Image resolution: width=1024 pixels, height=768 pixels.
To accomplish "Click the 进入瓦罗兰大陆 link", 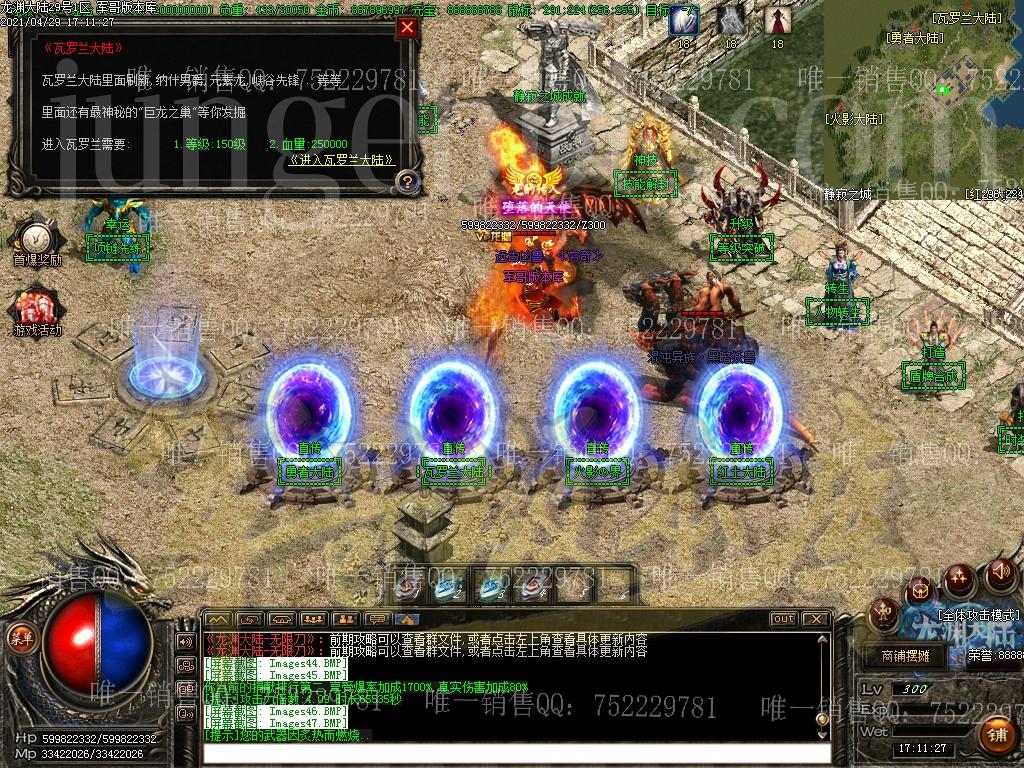I will tap(341, 160).
